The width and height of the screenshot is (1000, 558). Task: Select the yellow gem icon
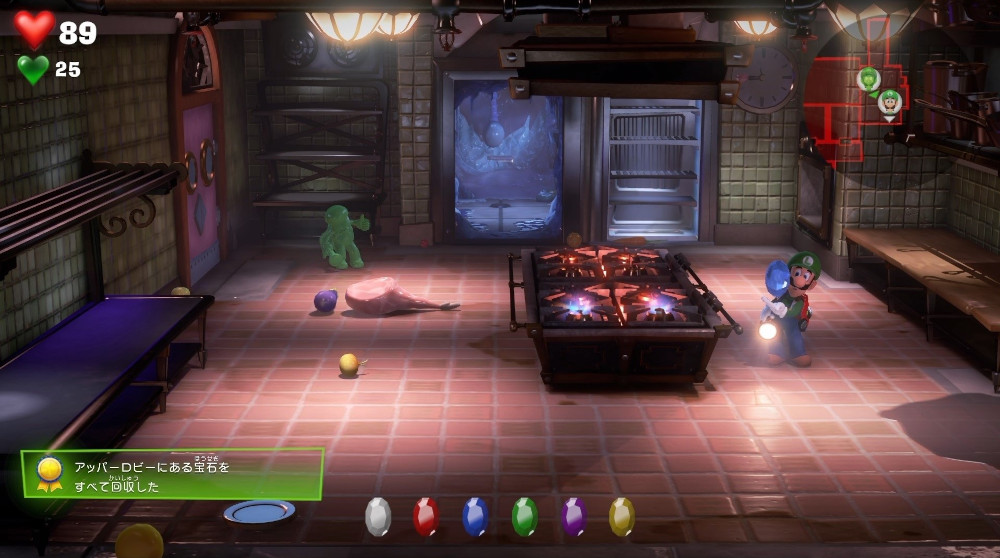point(621,516)
